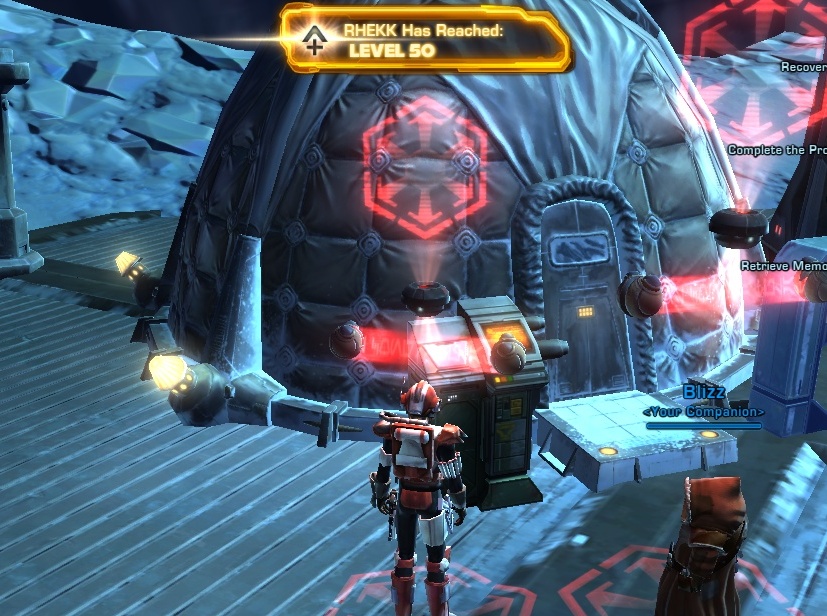This screenshot has width=827, height=616.
Task: Select the 'Complete the Pro…' objective entry
Action: (777, 150)
